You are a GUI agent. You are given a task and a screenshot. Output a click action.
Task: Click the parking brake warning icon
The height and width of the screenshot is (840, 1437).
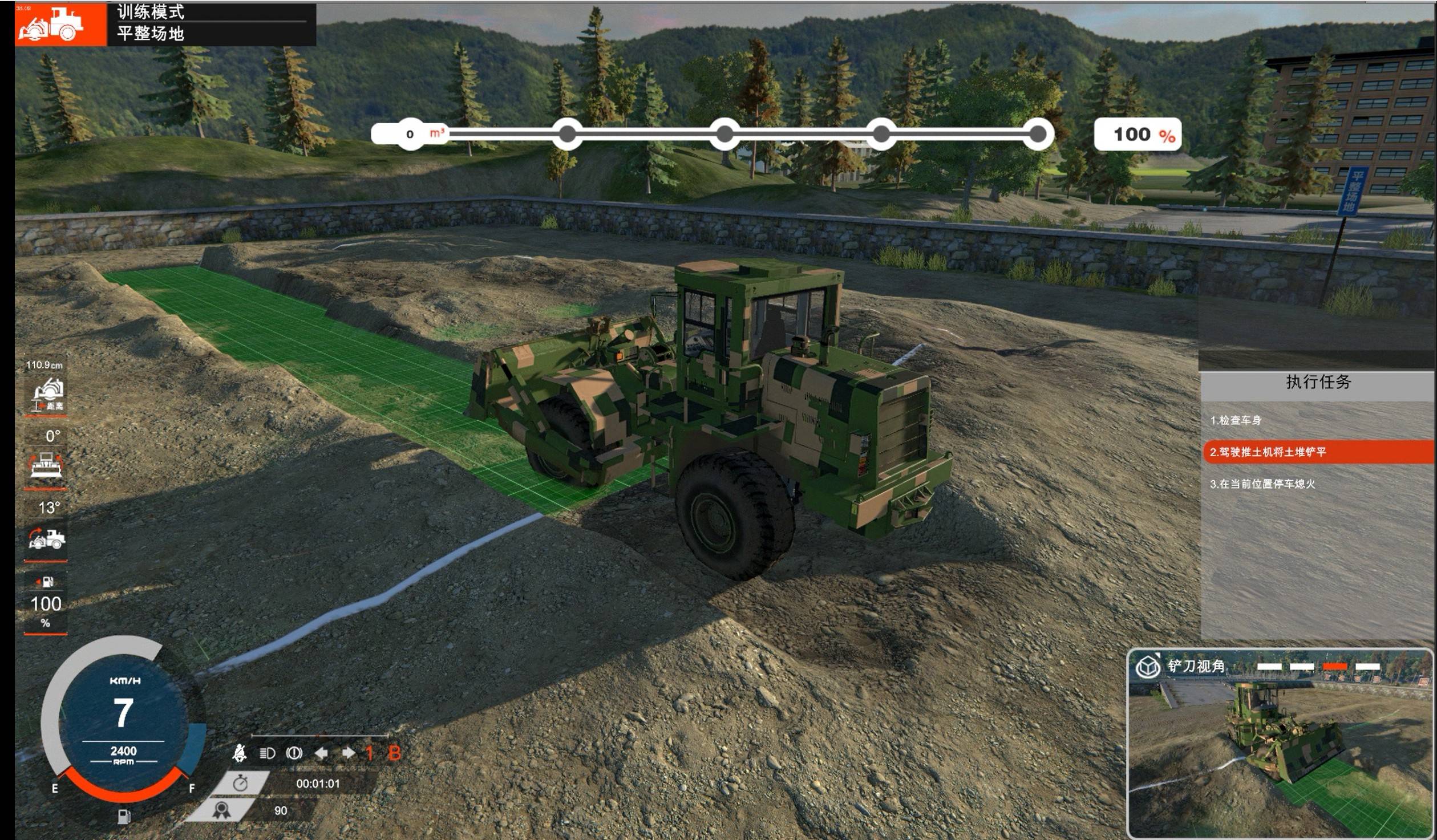click(x=294, y=753)
